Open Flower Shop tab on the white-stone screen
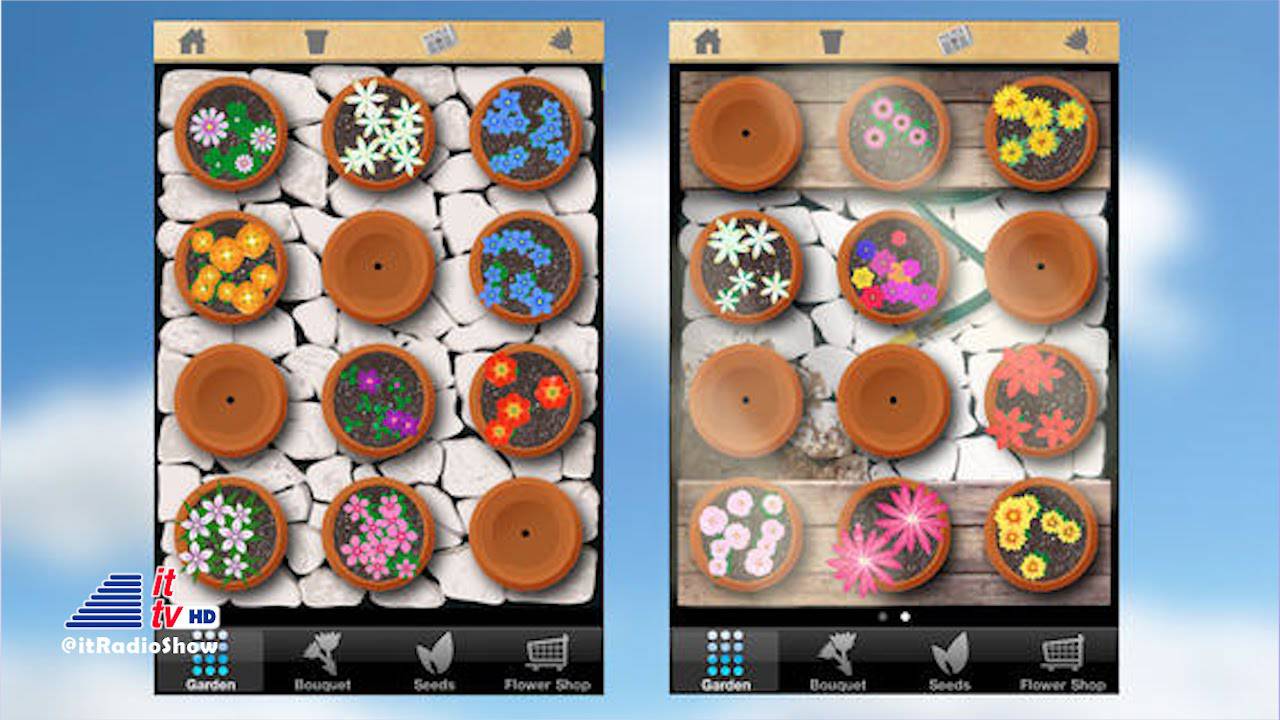 547,661
